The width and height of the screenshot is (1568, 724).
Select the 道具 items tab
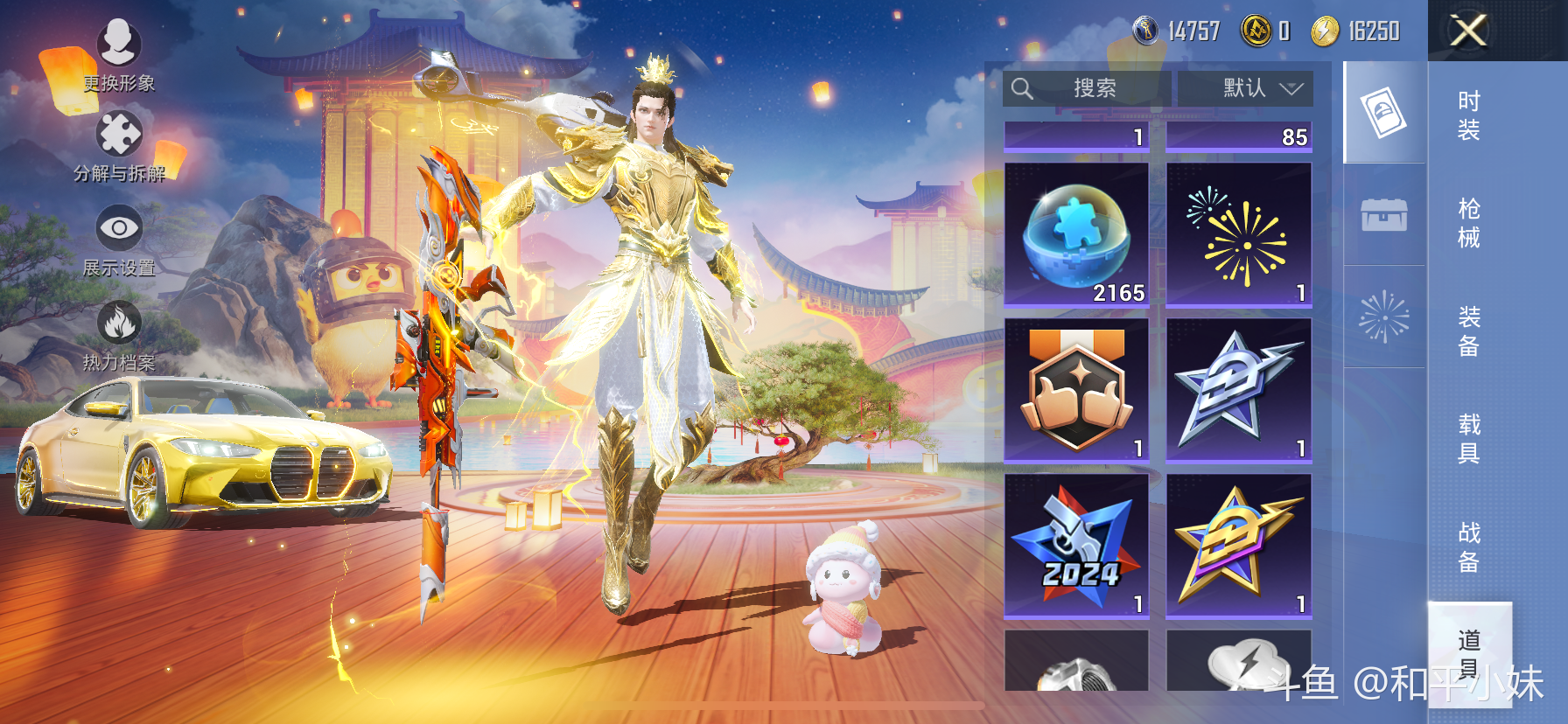tap(1468, 653)
